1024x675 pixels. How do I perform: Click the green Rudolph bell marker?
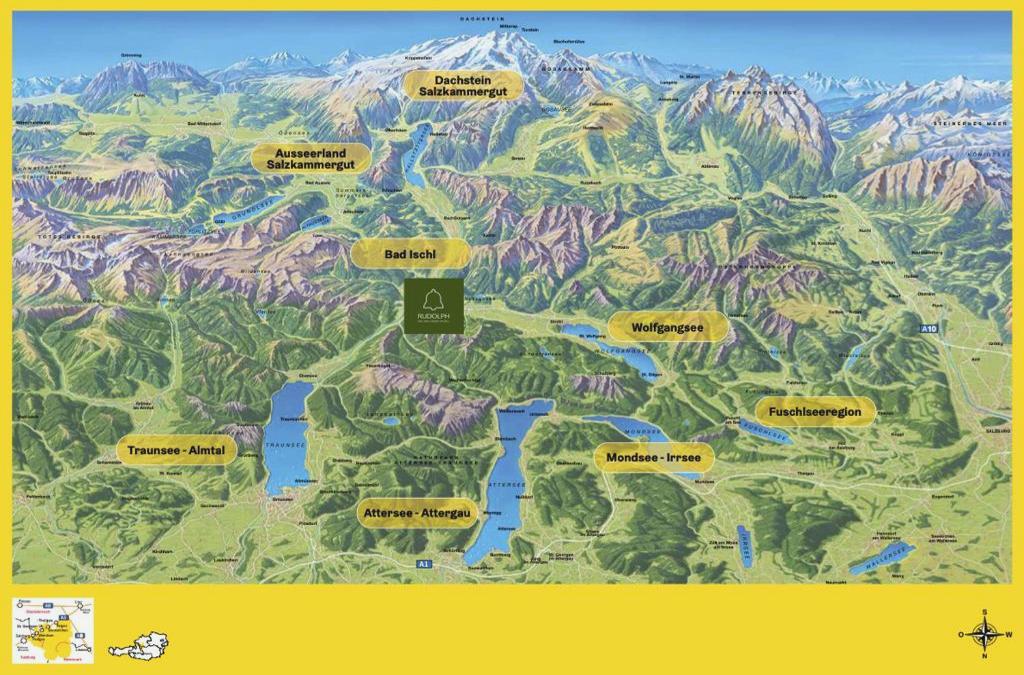coord(434,306)
